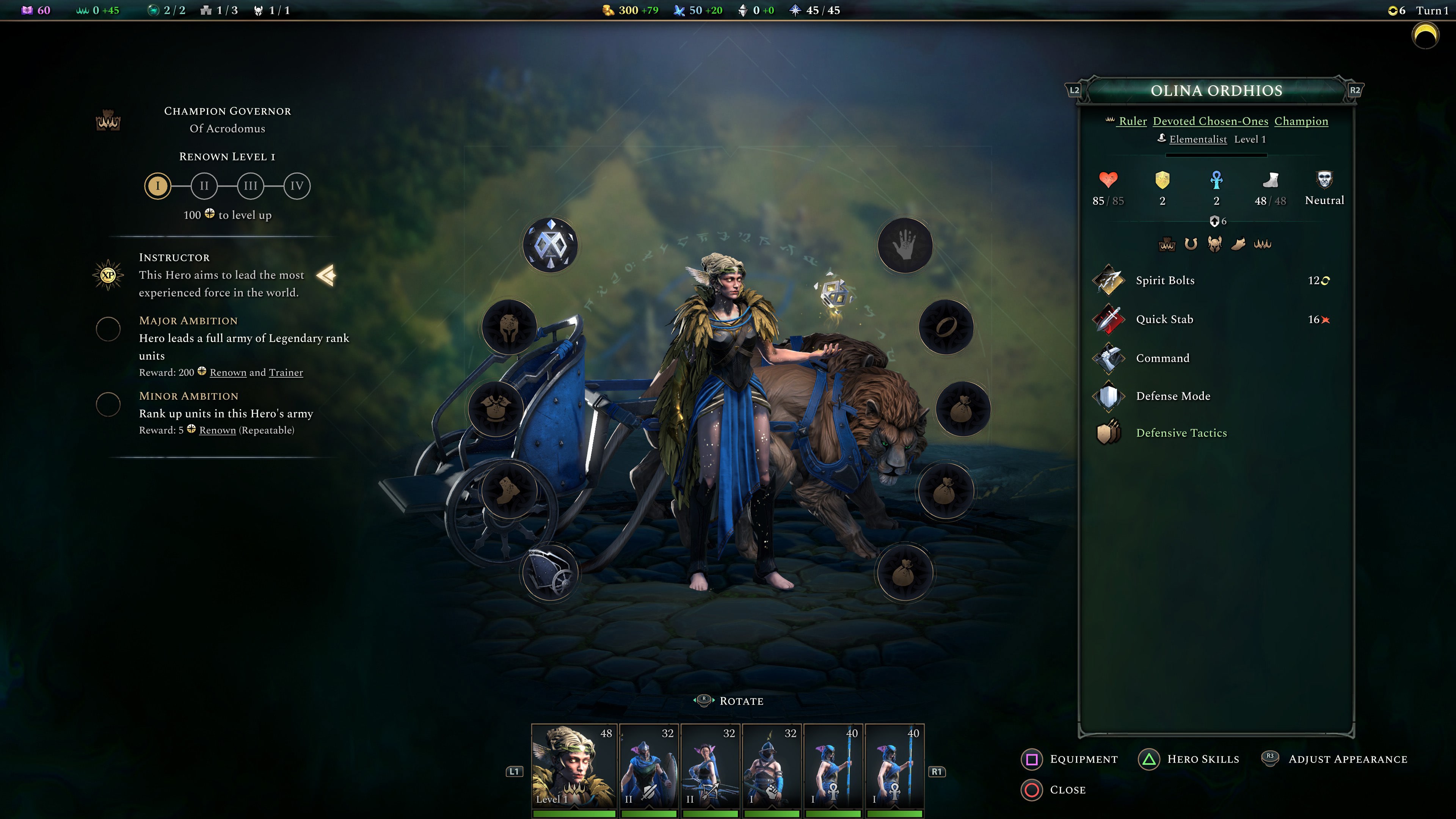The width and height of the screenshot is (1456, 819).
Task: Open the Elementalist class link
Action: point(1200,139)
